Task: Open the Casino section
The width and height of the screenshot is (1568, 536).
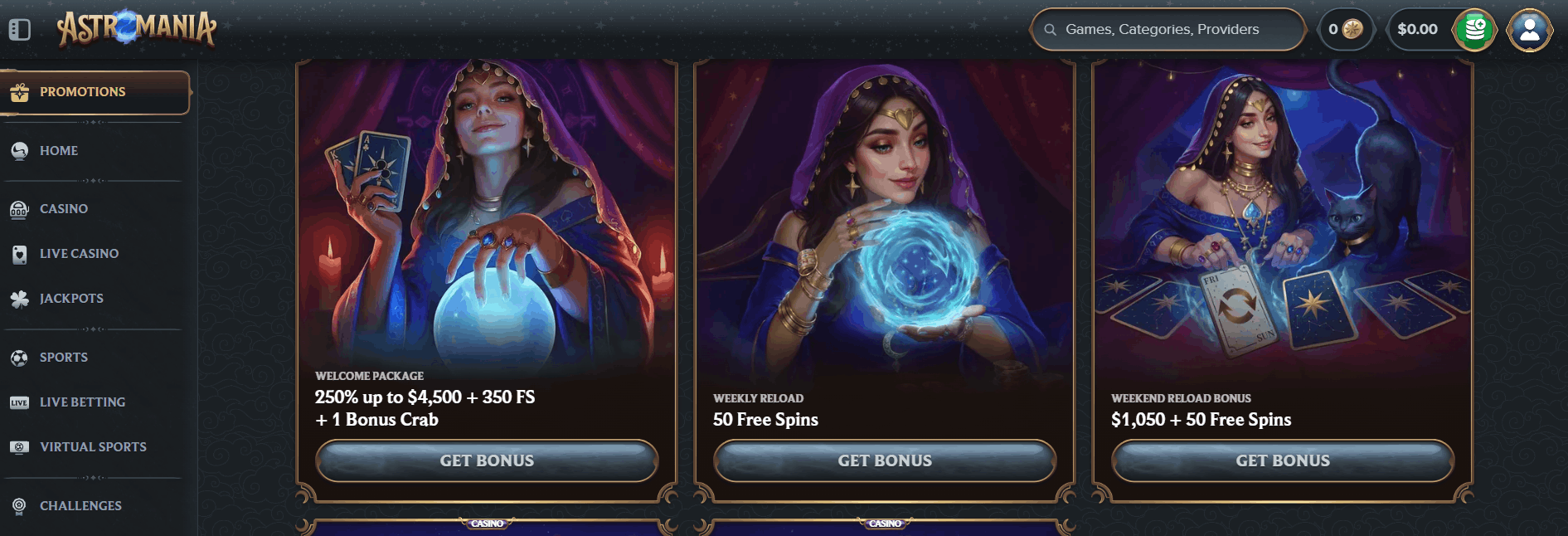Action: 64,209
